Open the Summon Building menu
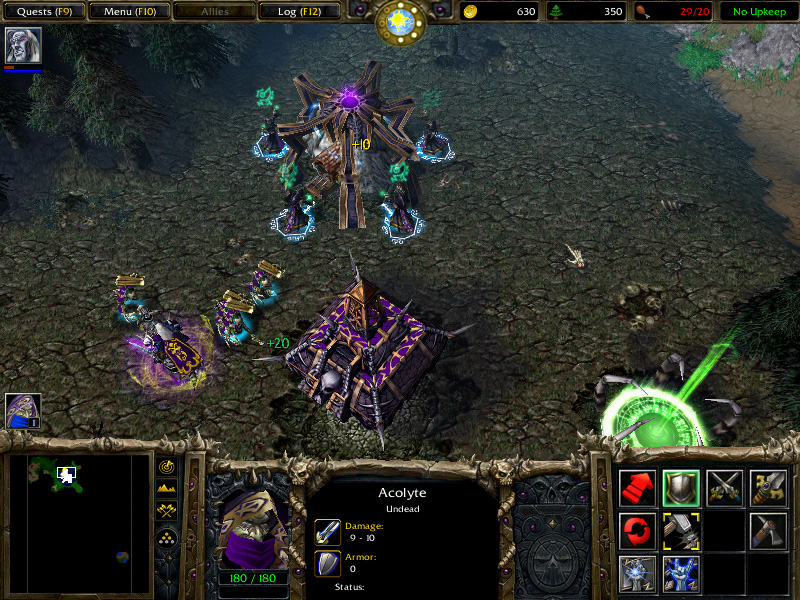The image size is (800, 600). click(x=637, y=573)
